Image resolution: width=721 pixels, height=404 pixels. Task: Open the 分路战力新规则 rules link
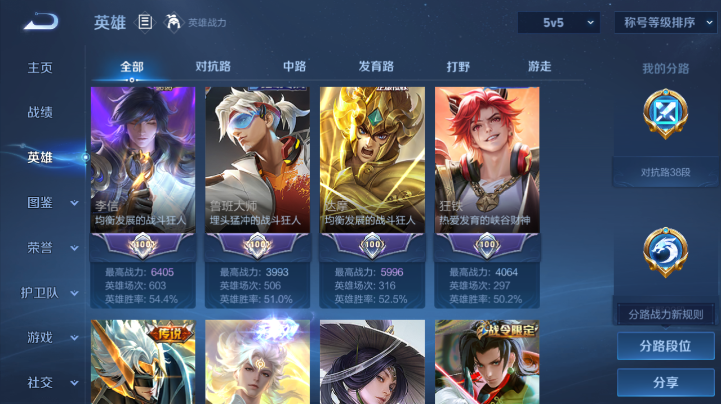coord(665,314)
